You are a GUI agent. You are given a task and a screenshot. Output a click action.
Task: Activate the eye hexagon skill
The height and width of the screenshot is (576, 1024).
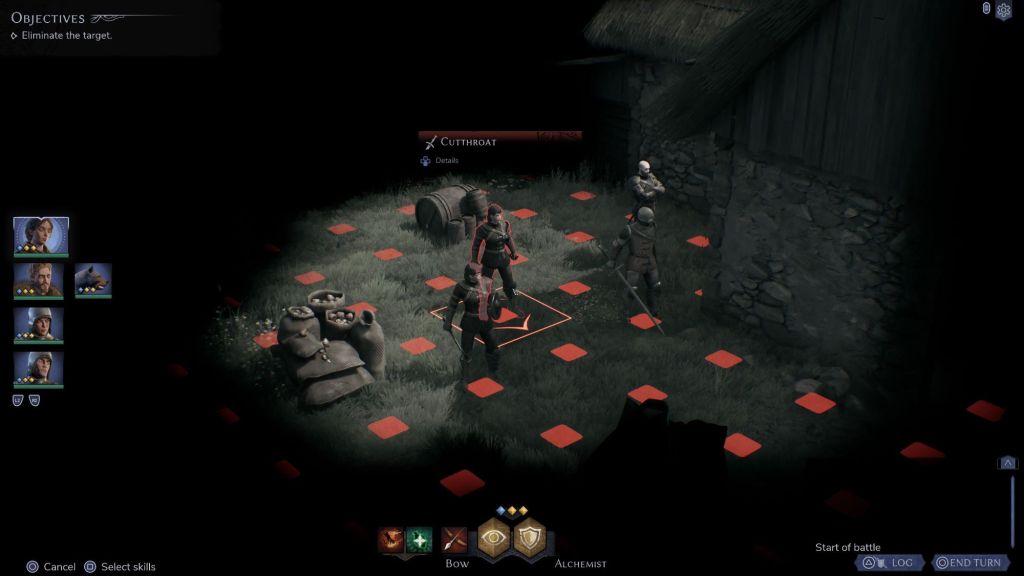click(493, 539)
